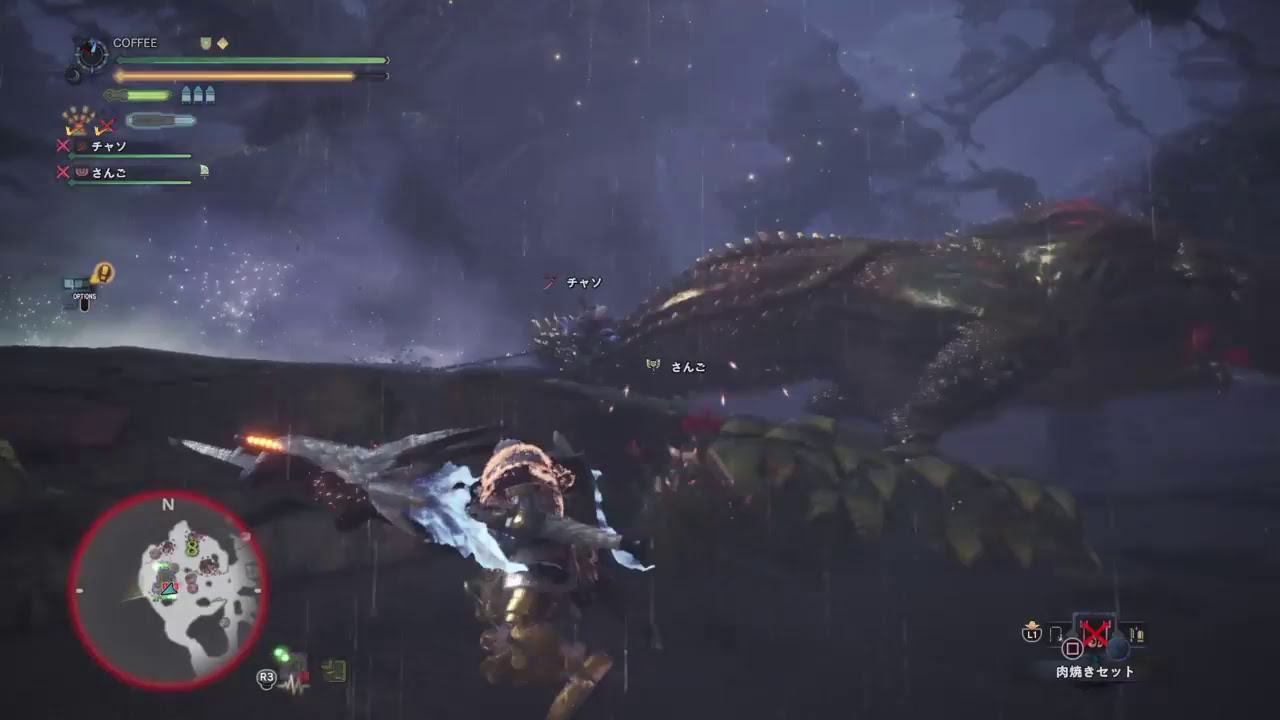Click チャソ's weapon icon with red X
This screenshot has height=720, width=1280.
[82, 145]
